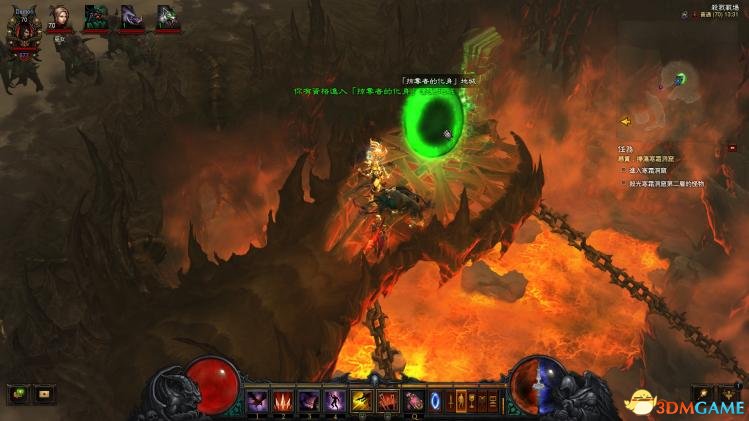Activate the skill in slot 1
The width and height of the screenshot is (749, 421).
click(x=257, y=401)
